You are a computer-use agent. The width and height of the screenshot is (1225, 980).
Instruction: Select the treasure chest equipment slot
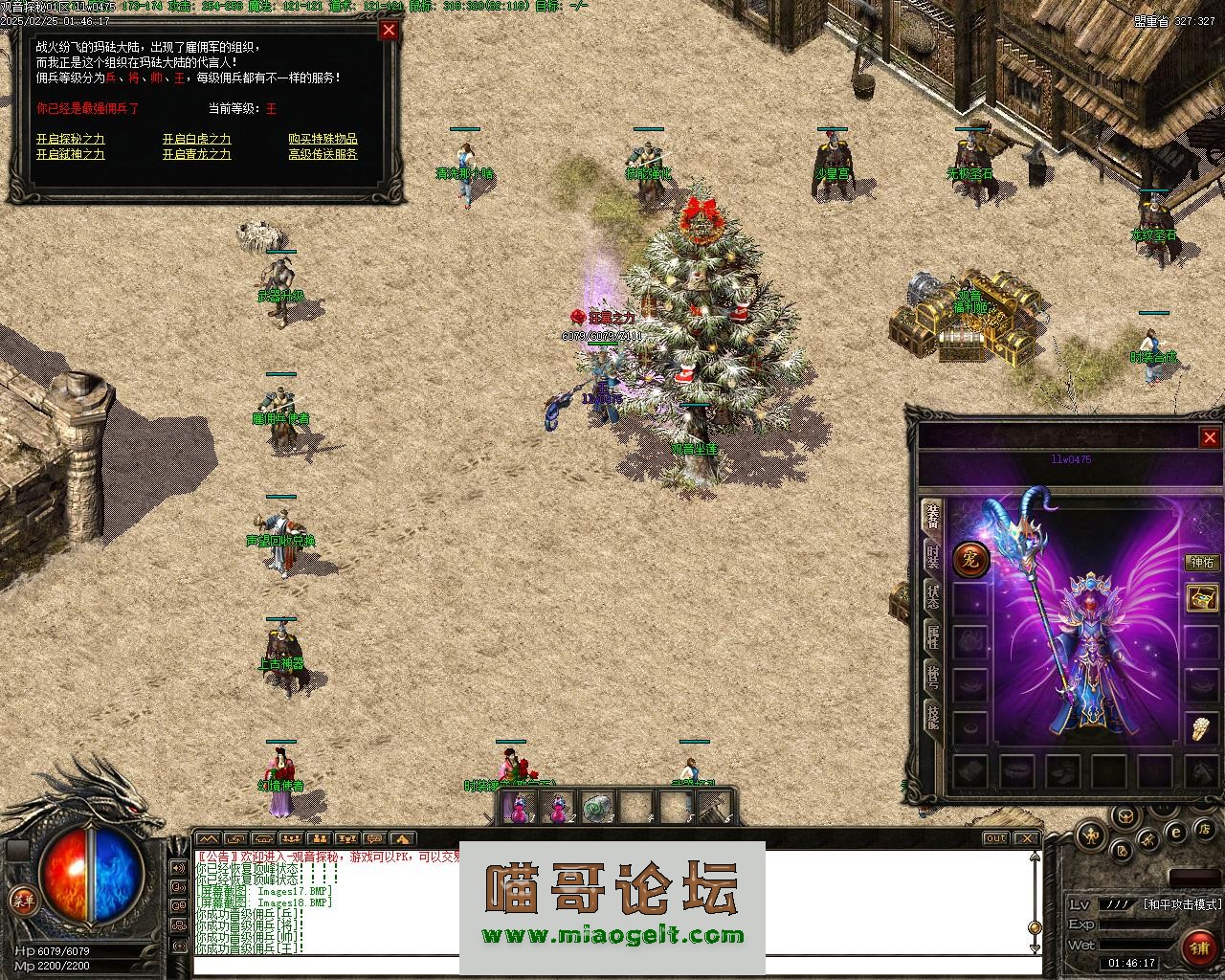(x=1202, y=599)
